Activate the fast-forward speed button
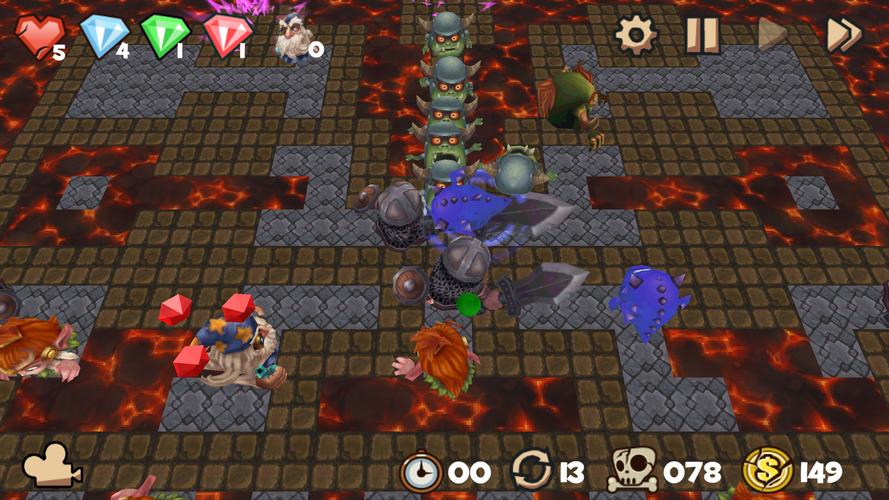Image resolution: width=889 pixels, height=500 pixels. coord(843,35)
